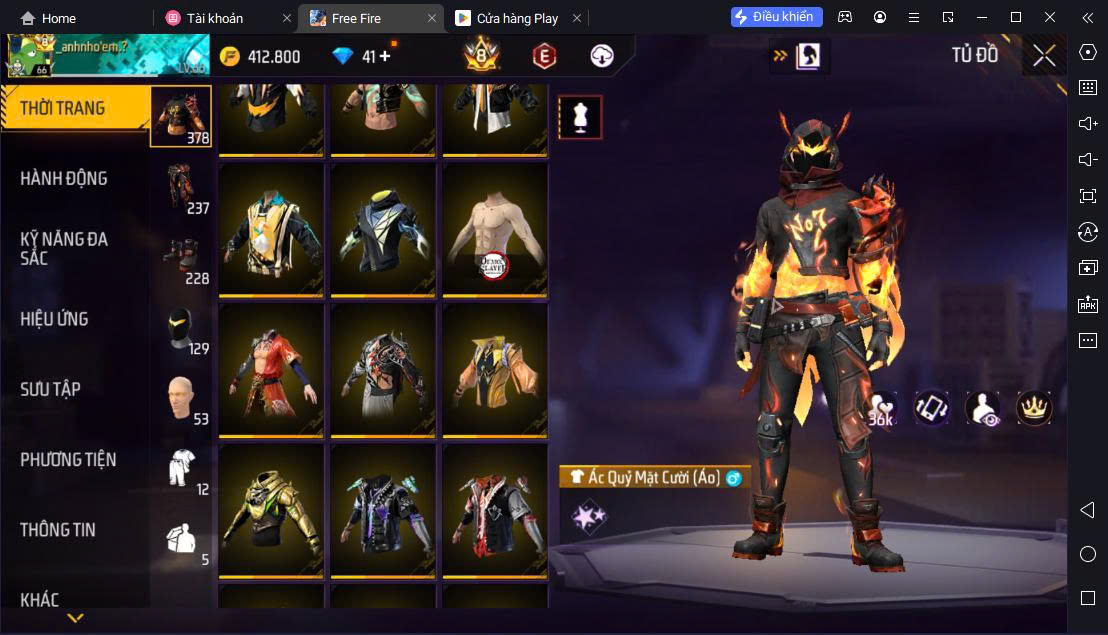Screen dimensions: 1108x635
Task: Close the TỦ ĐỒ wardrobe screen
Action: point(1044,56)
